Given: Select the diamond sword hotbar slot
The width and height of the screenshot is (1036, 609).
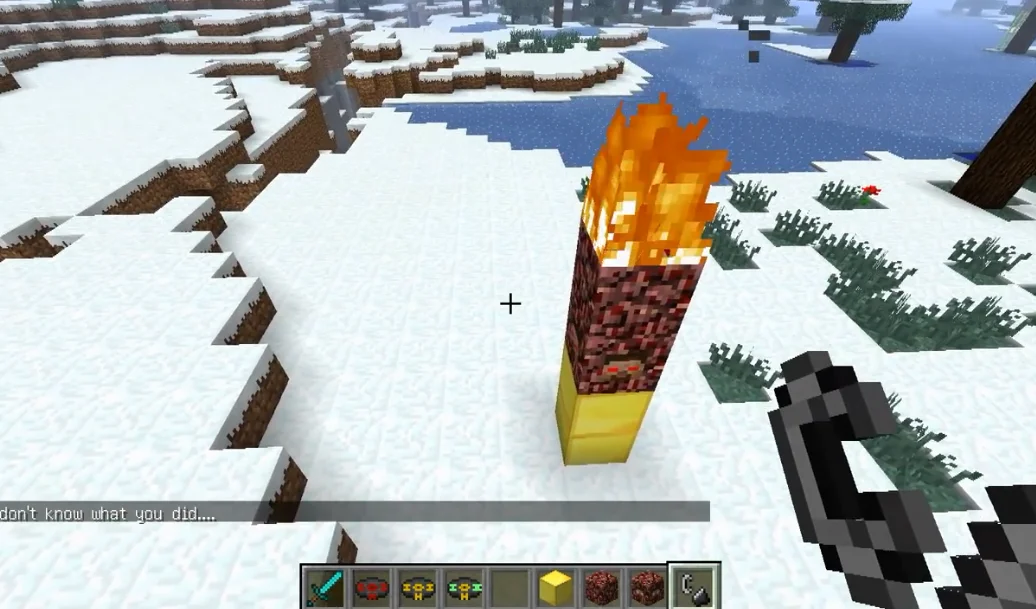Looking at the screenshot, I should [x=325, y=588].
